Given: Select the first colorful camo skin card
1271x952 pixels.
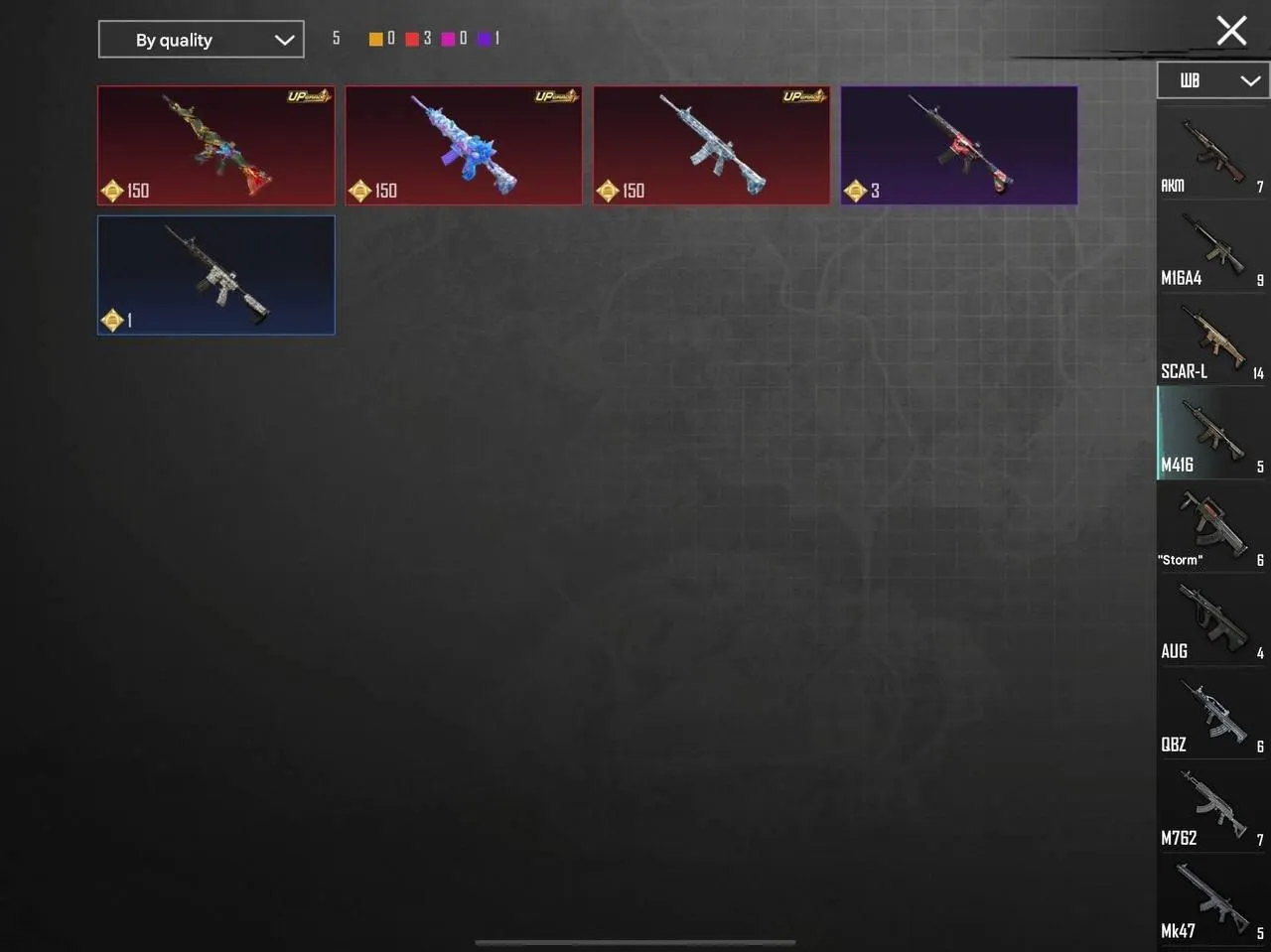Looking at the screenshot, I should (215, 145).
